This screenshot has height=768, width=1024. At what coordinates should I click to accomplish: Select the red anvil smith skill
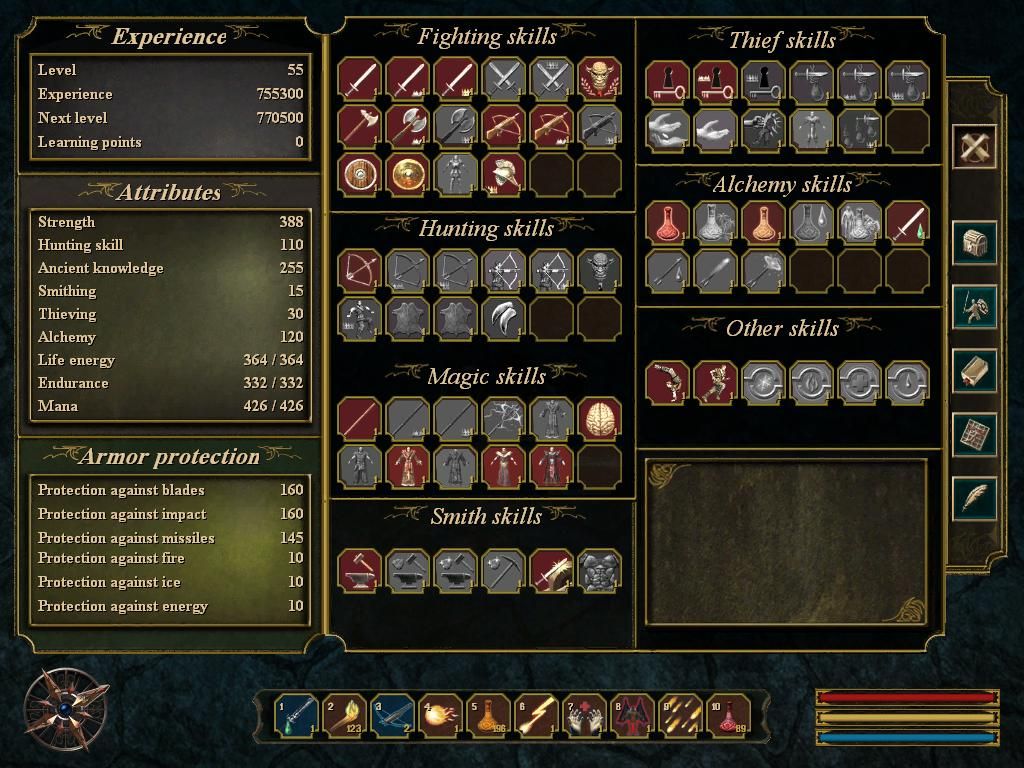tap(359, 570)
